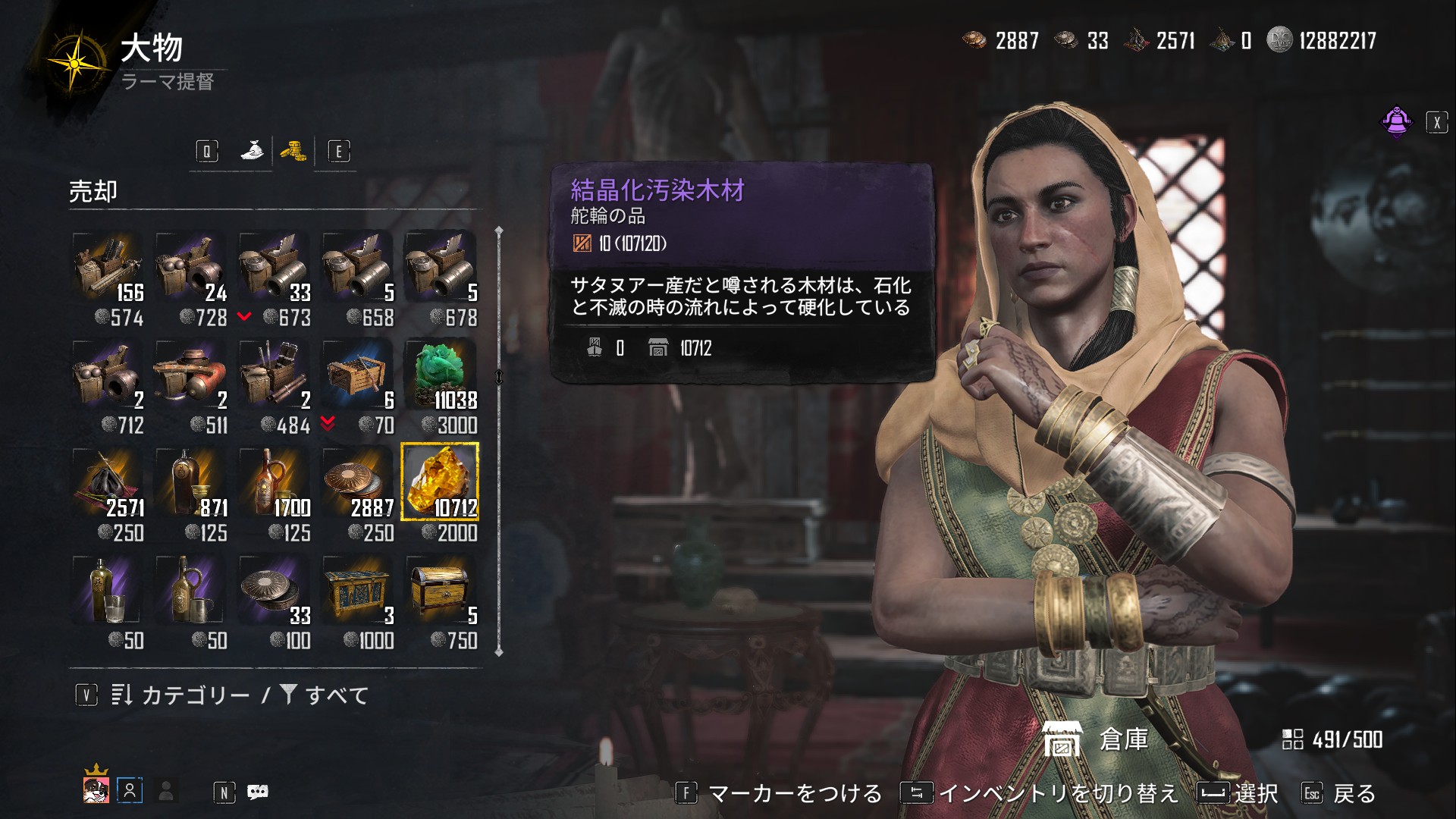This screenshot has width=1456, height=819.
Task: Switch to the buy tab with hand-and-sack icon
Action: tap(252, 151)
